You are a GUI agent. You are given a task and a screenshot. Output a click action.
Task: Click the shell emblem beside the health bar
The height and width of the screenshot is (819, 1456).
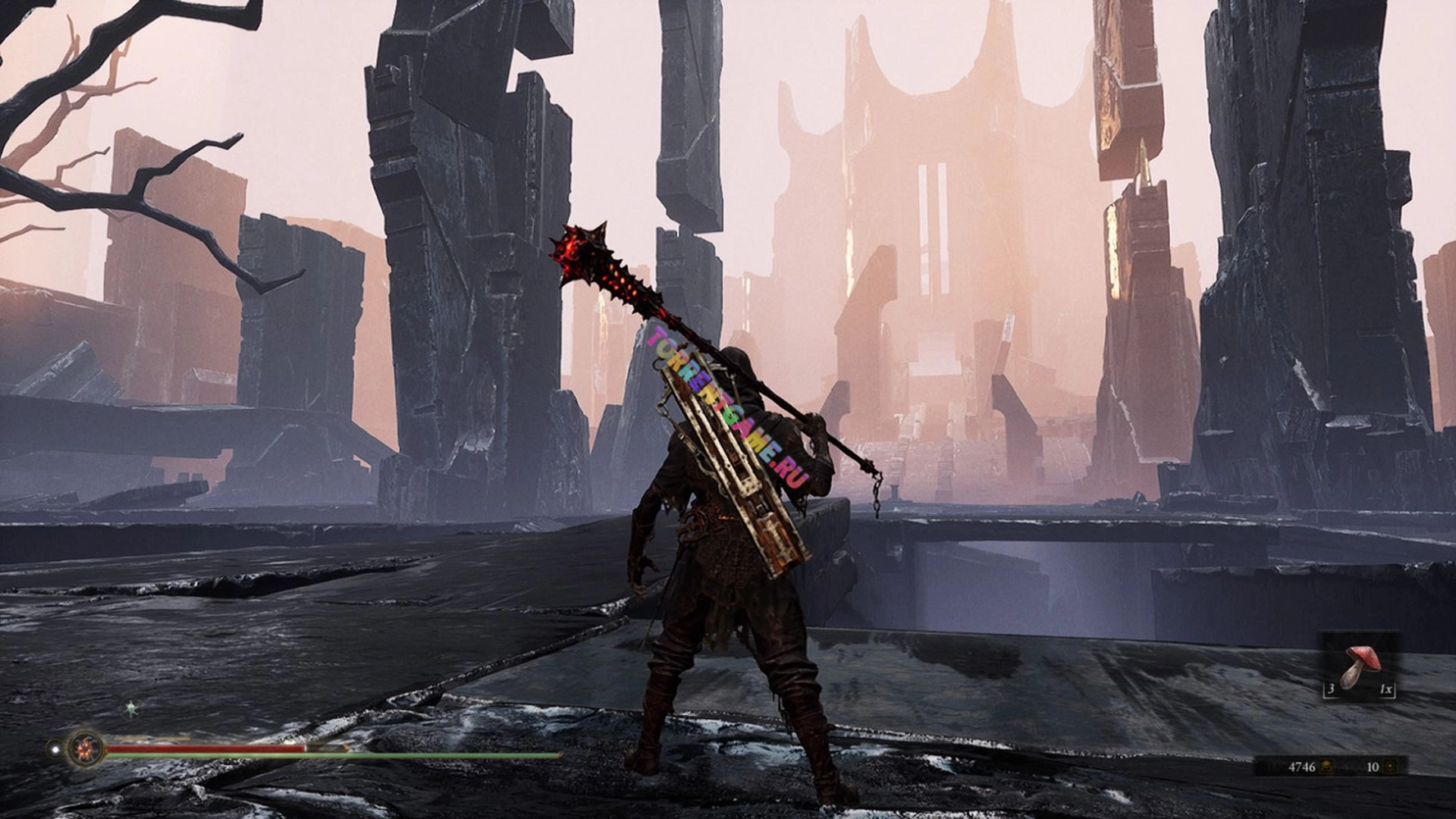[x=84, y=748]
